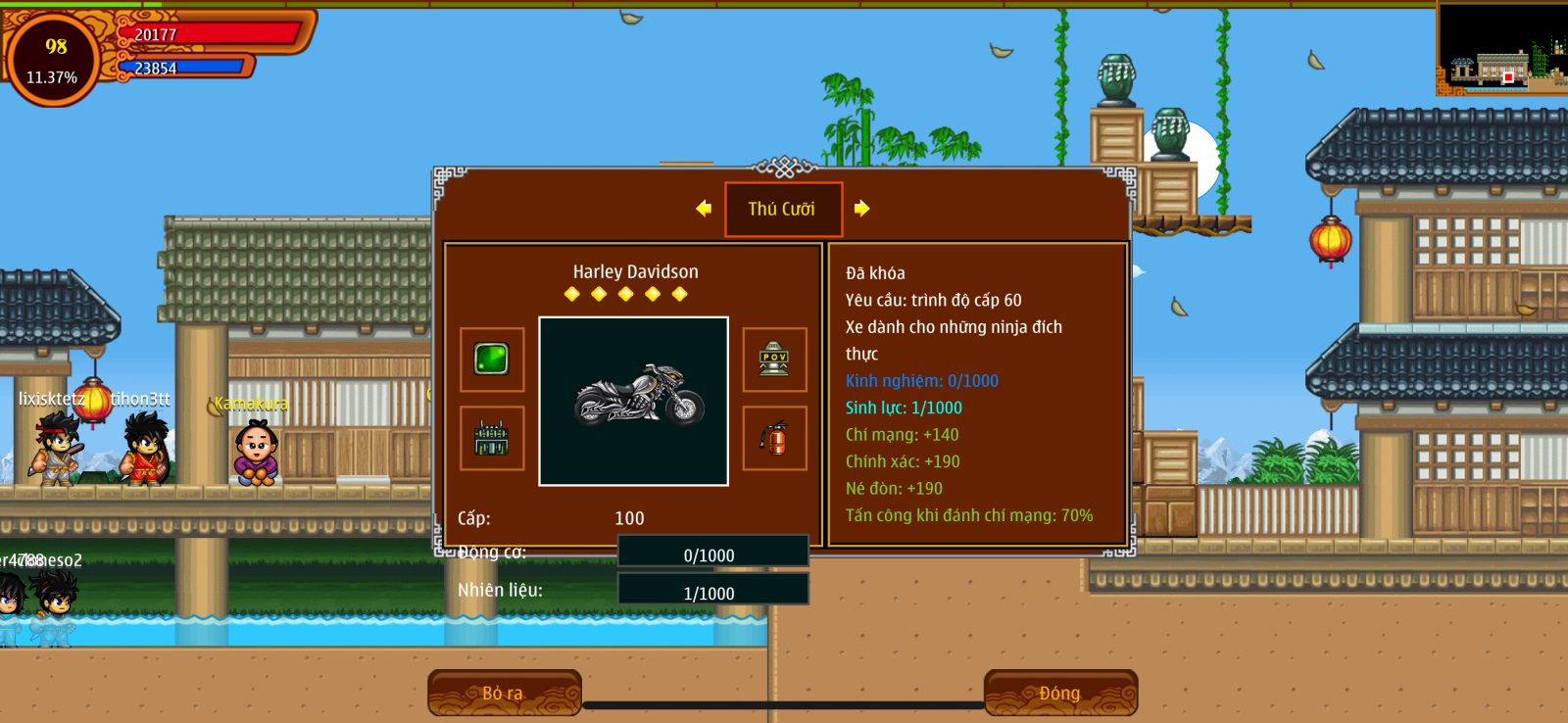Select the POV lantern item slot

tap(774, 360)
